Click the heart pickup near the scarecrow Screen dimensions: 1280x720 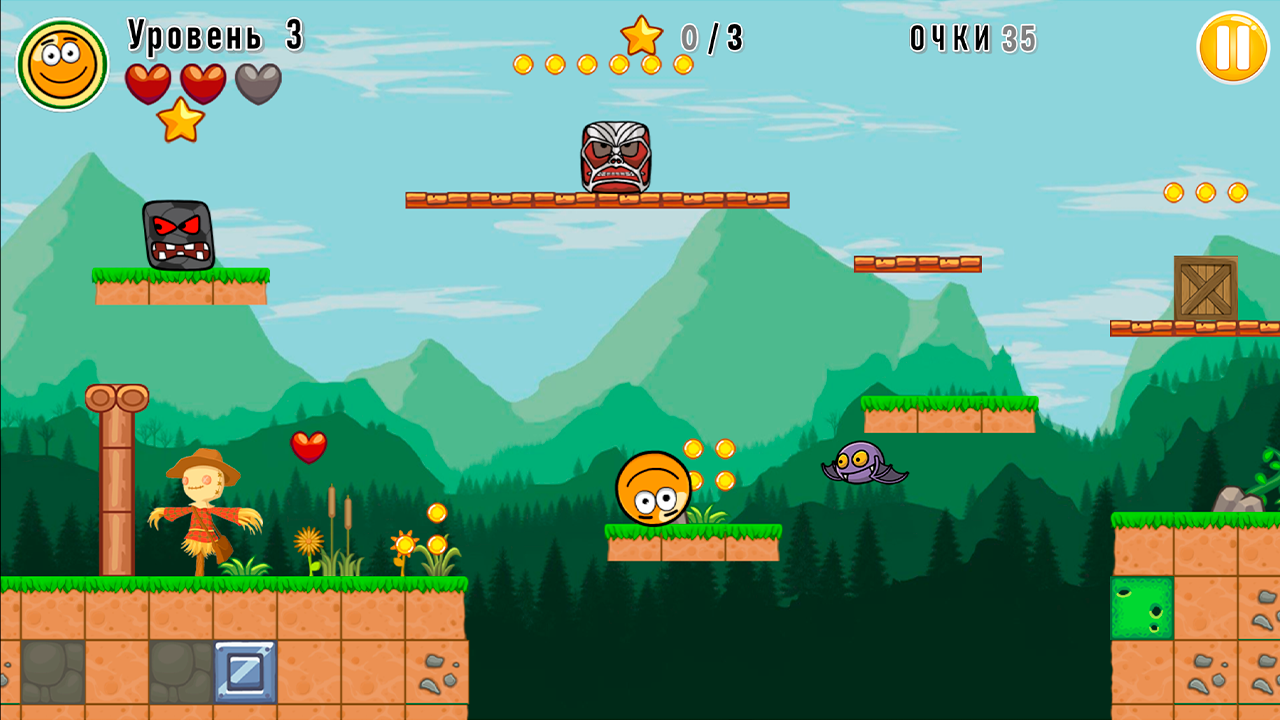307,449
